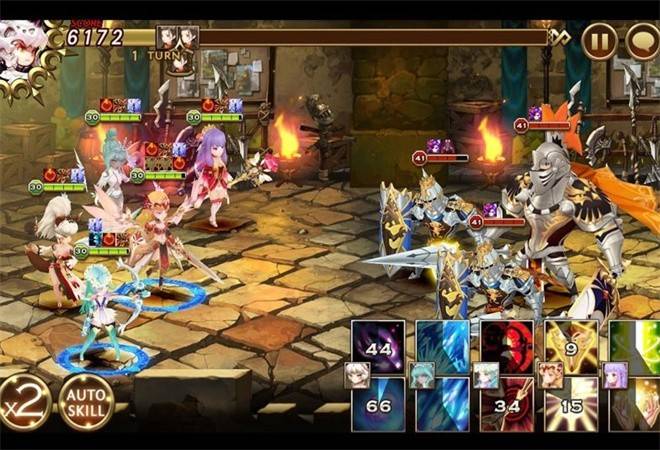Activate the green light skill in the top row

click(x=634, y=346)
